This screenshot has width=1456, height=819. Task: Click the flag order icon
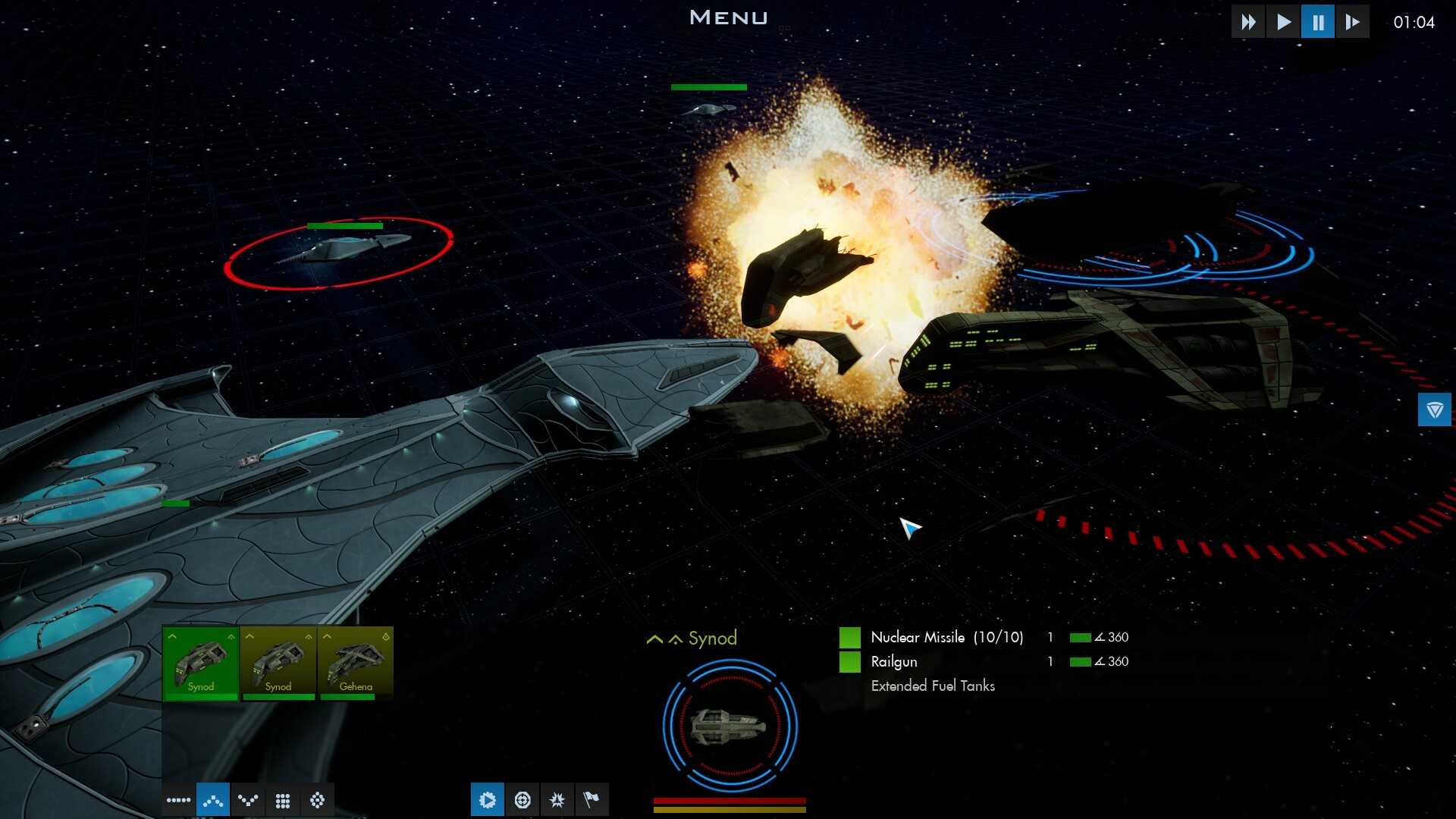pos(593,799)
